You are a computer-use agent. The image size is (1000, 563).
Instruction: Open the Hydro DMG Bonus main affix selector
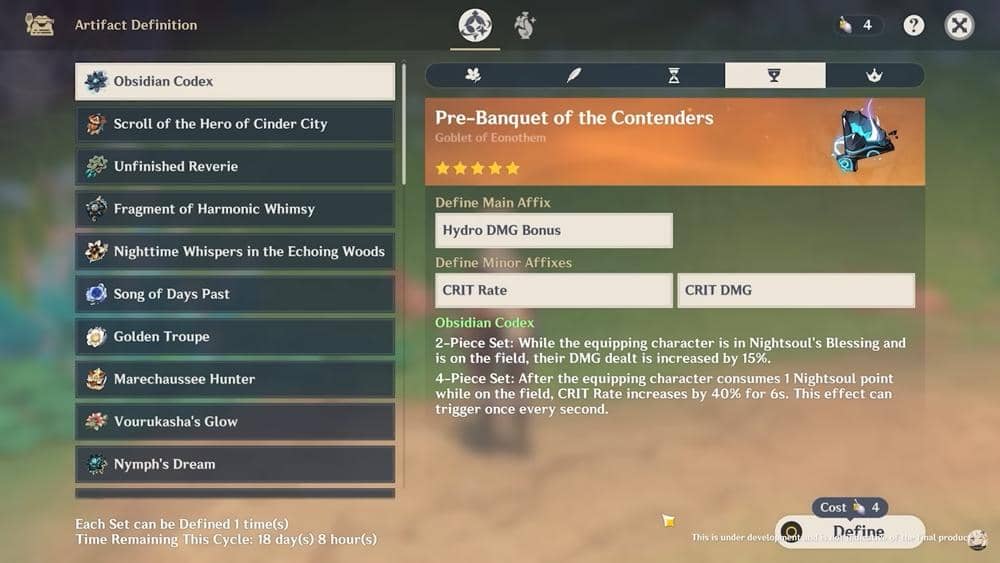[553, 230]
